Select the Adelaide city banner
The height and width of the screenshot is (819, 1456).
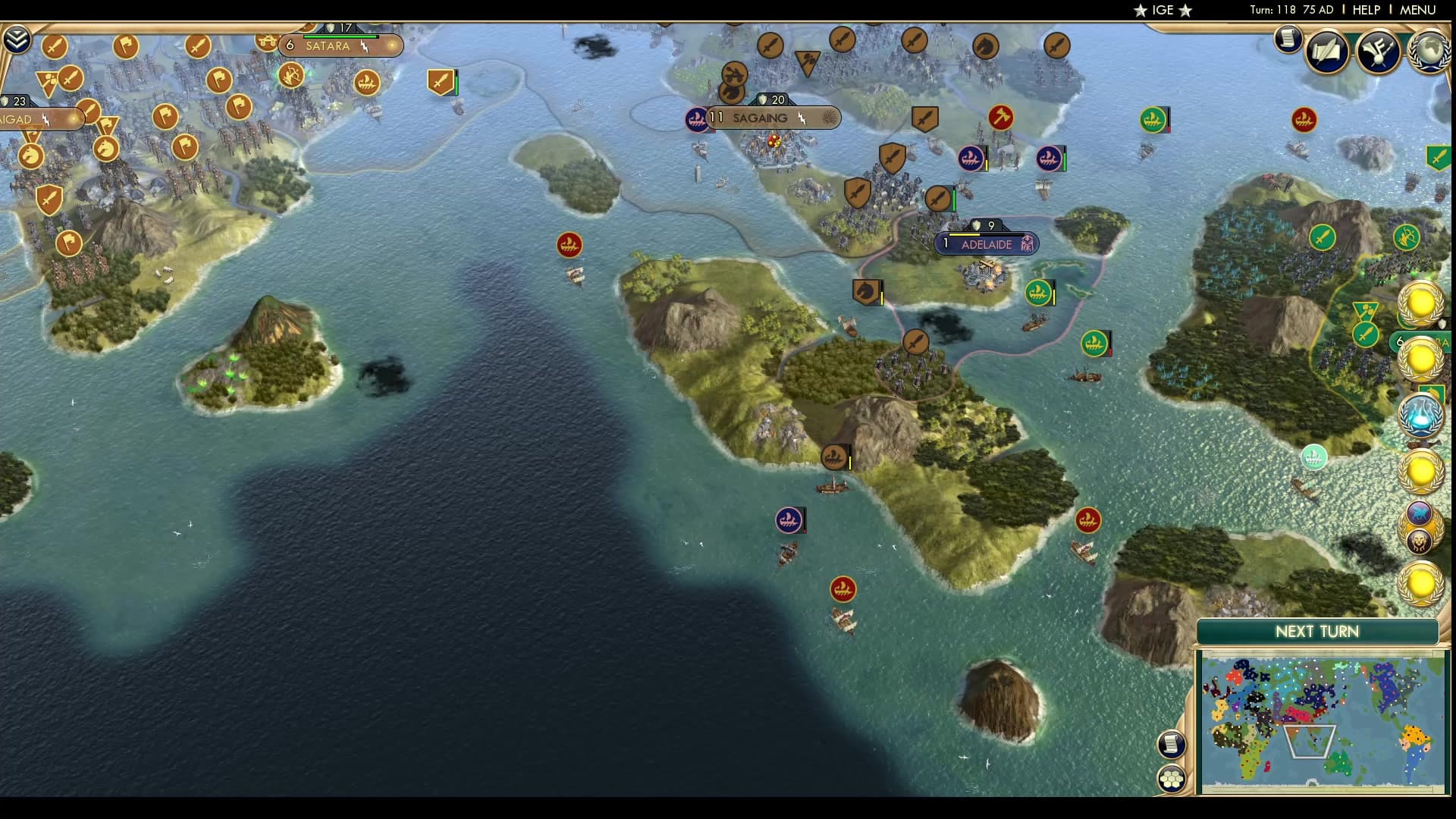click(x=986, y=244)
